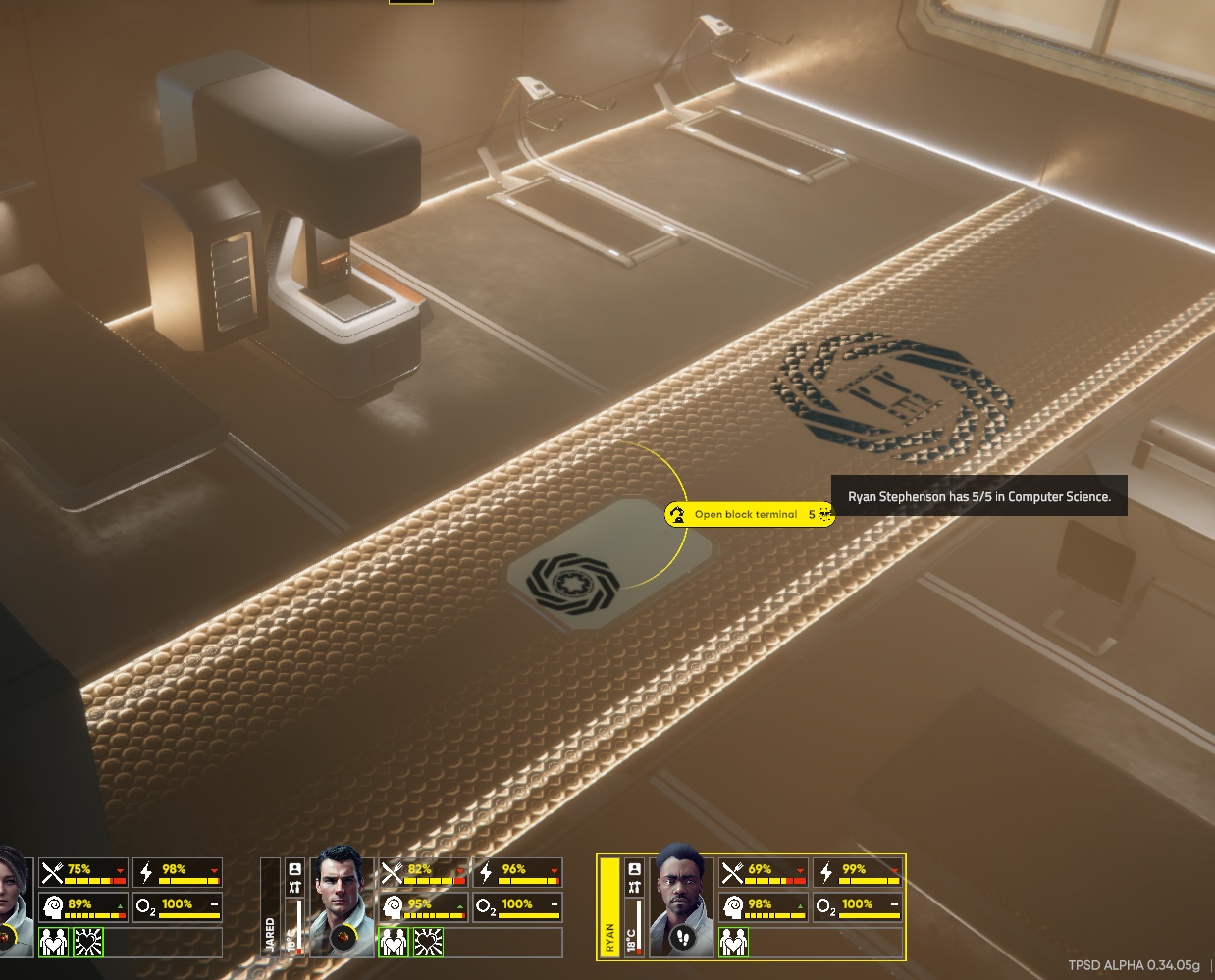Open Ryan's profile card icon
The image size is (1215, 980).
click(x=635, y=869)
